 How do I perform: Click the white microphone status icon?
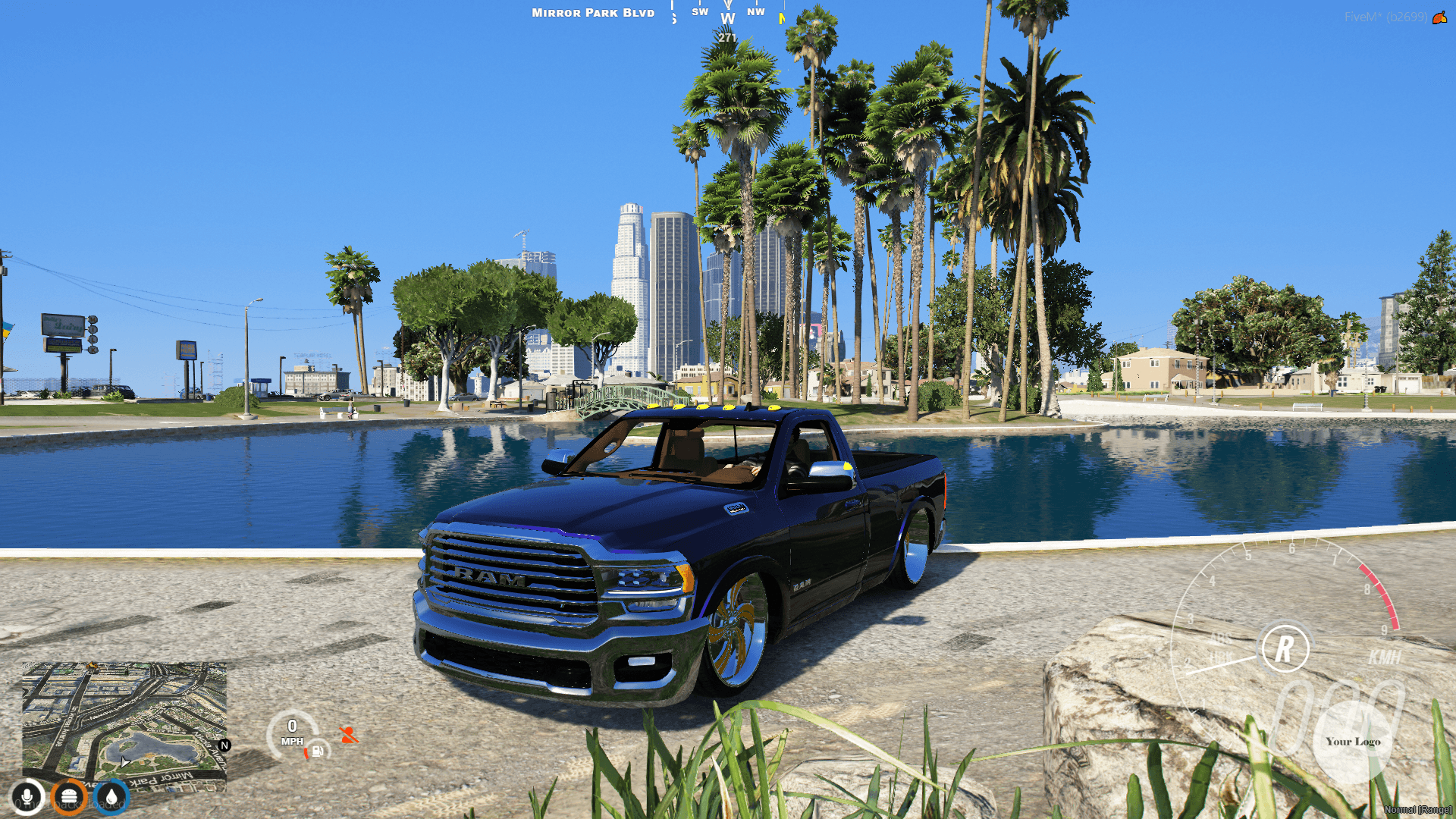(x=27, y=798)
